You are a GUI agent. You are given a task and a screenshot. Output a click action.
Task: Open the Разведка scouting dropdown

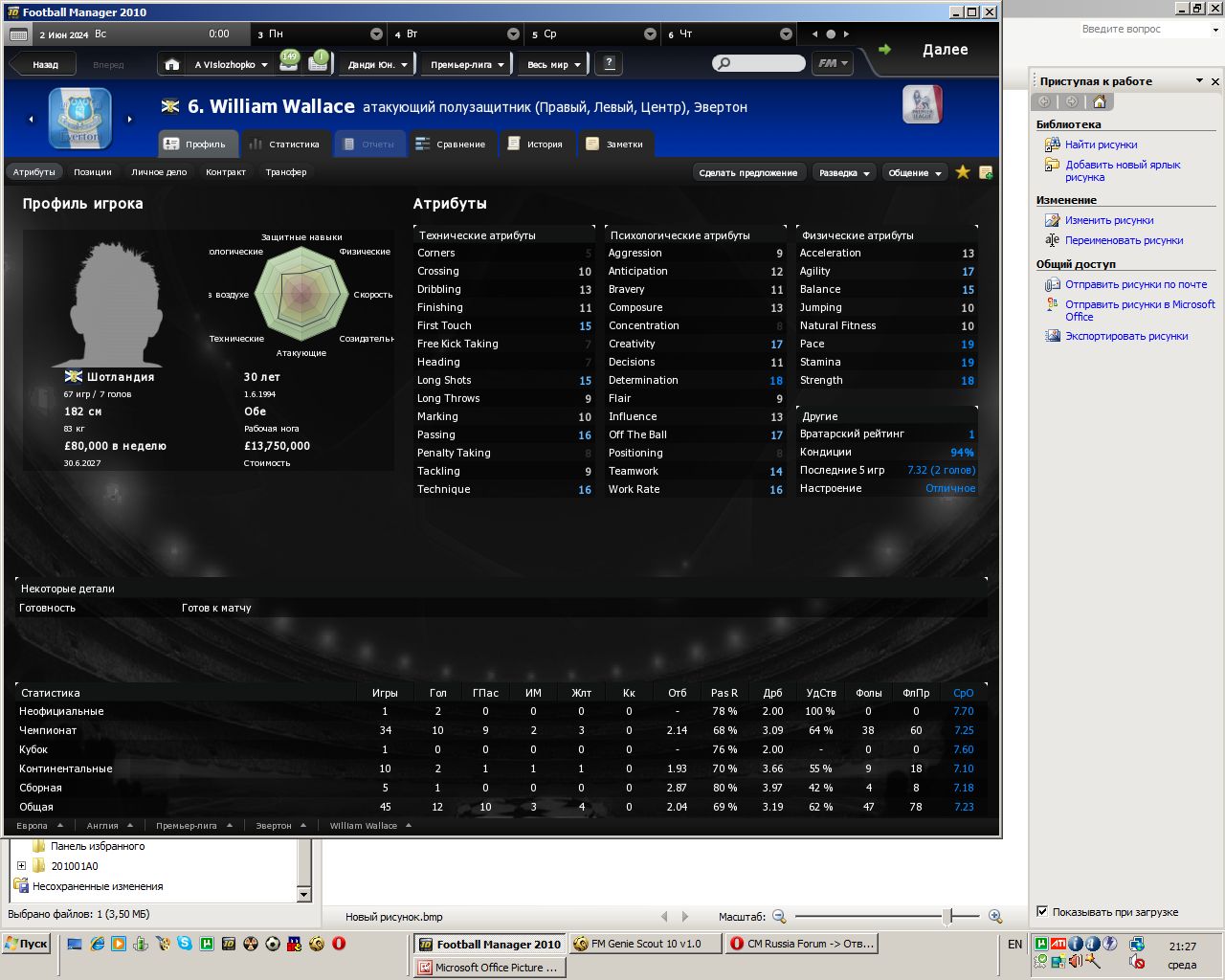point(843,173)
